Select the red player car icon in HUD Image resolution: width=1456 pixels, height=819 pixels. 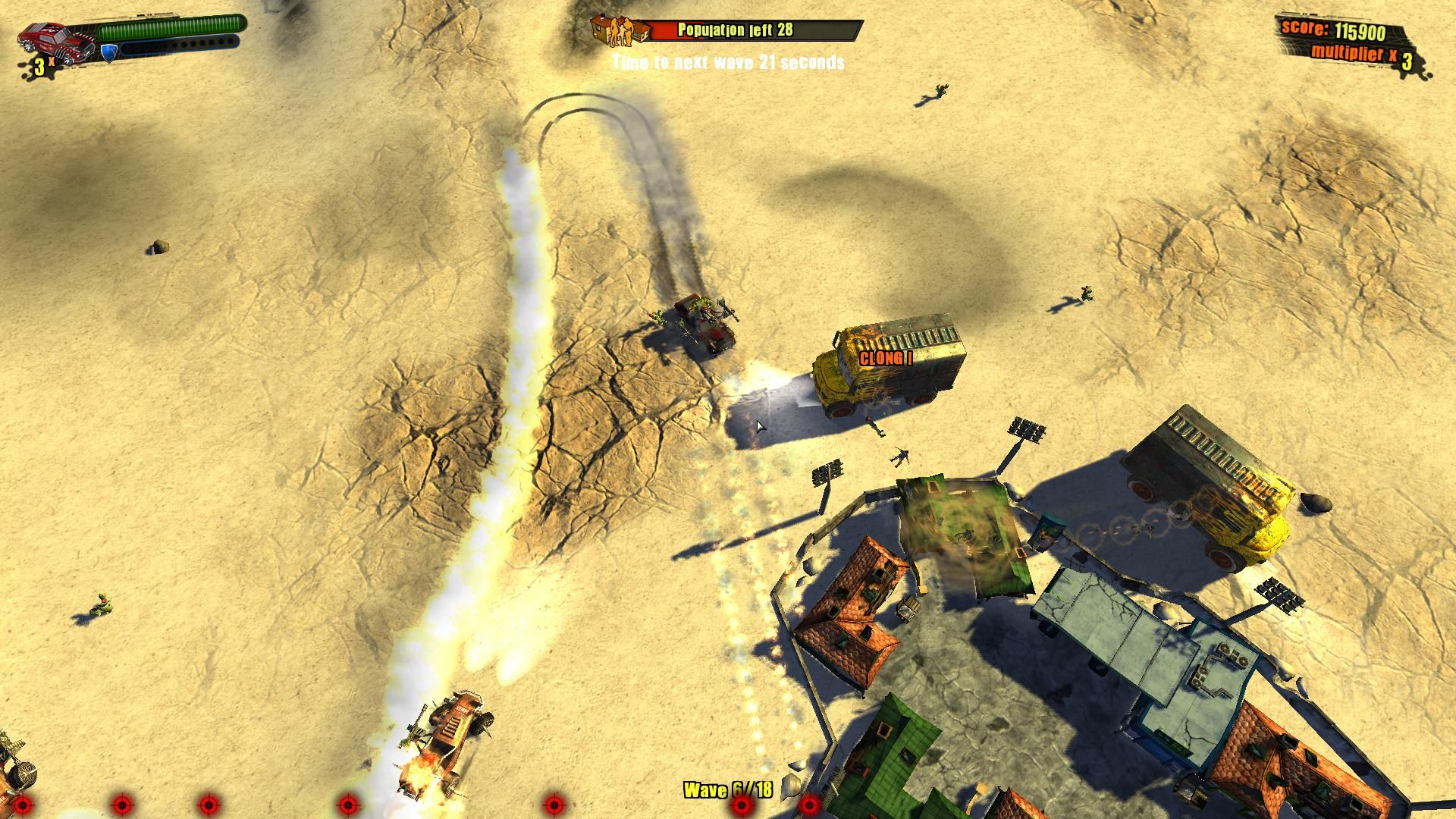point(53,42)
